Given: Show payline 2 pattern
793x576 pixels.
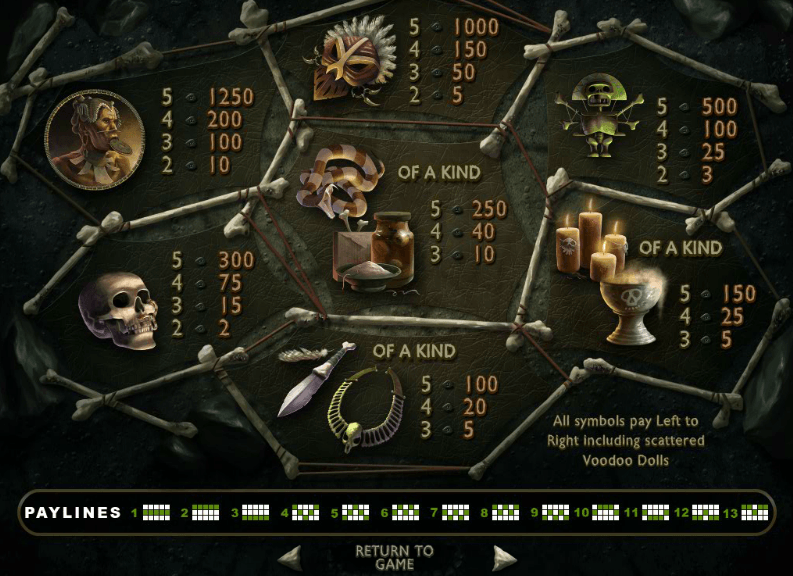Looking at the screenshot, I should (206, 513).
